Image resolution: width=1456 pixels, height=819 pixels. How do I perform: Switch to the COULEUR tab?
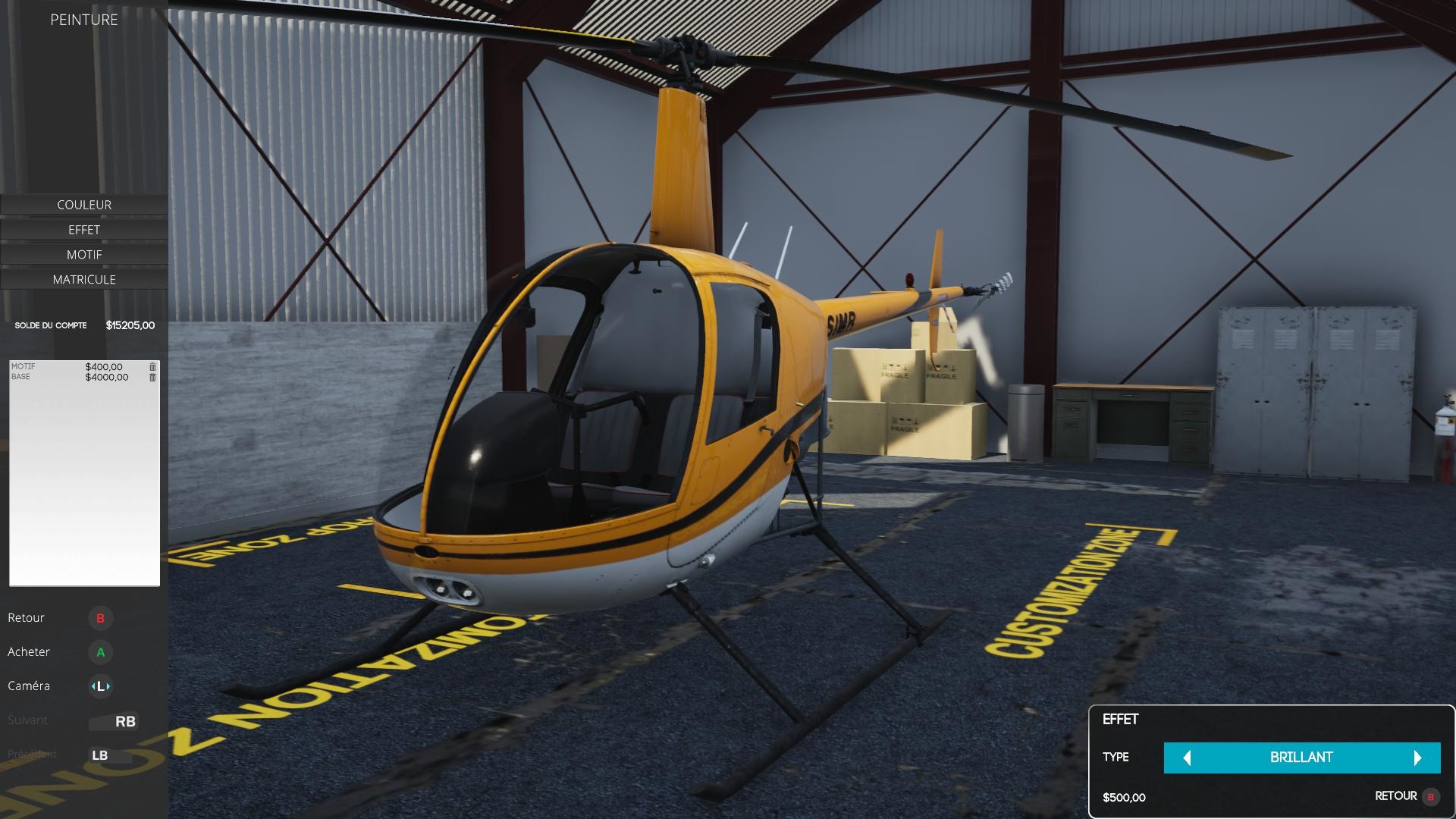(83, 204)
